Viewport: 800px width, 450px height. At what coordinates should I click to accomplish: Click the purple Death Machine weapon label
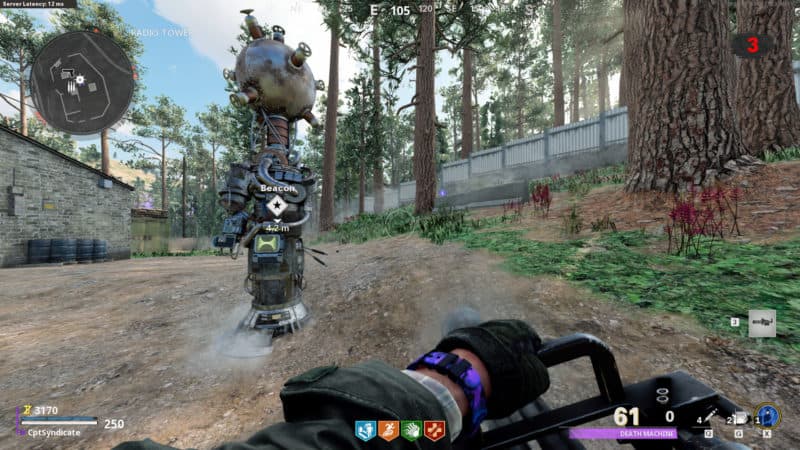pyautogui.click(x=623, y=433)
